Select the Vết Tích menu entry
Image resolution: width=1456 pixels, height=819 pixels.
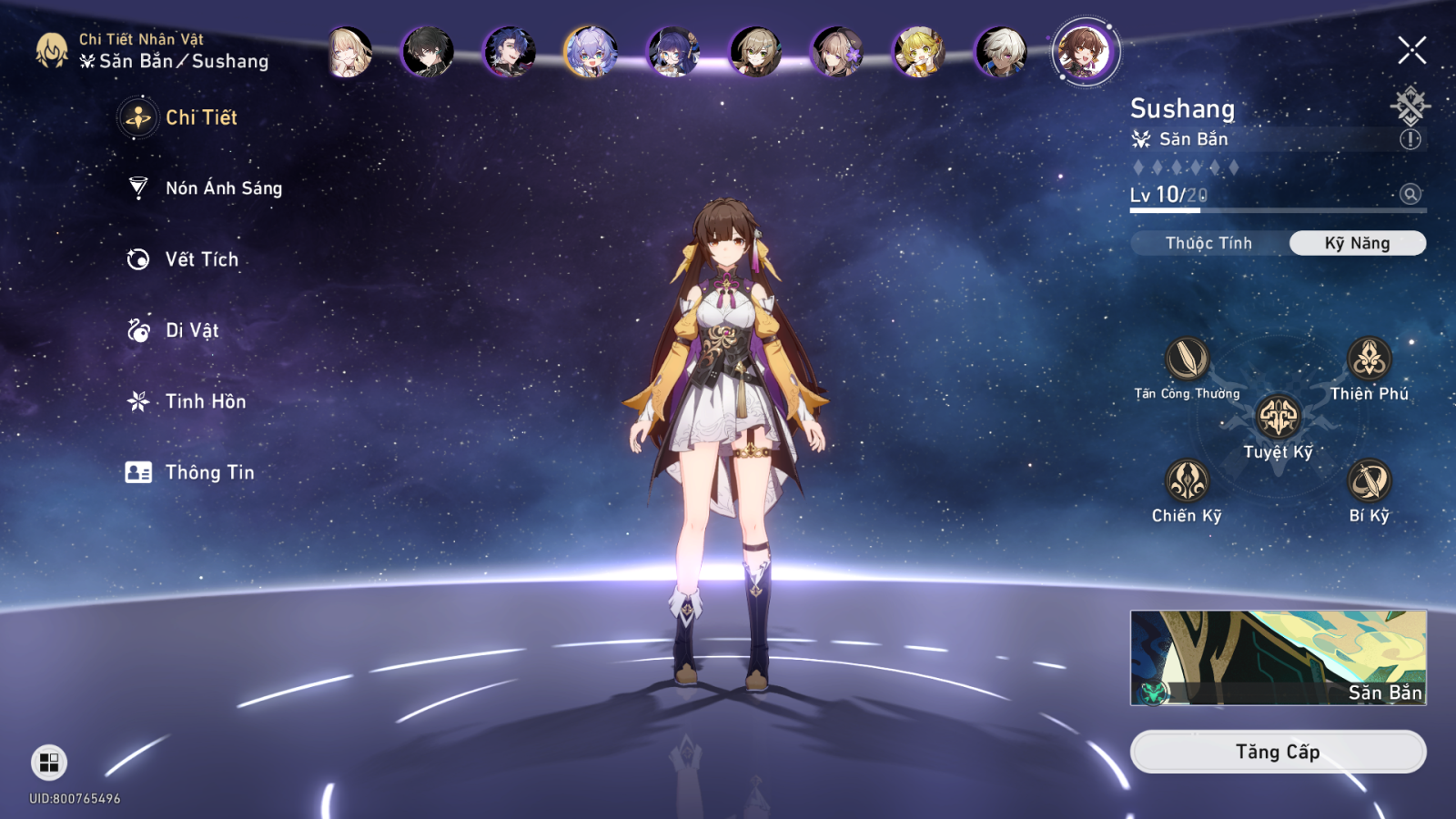click(x=201, y=259)
